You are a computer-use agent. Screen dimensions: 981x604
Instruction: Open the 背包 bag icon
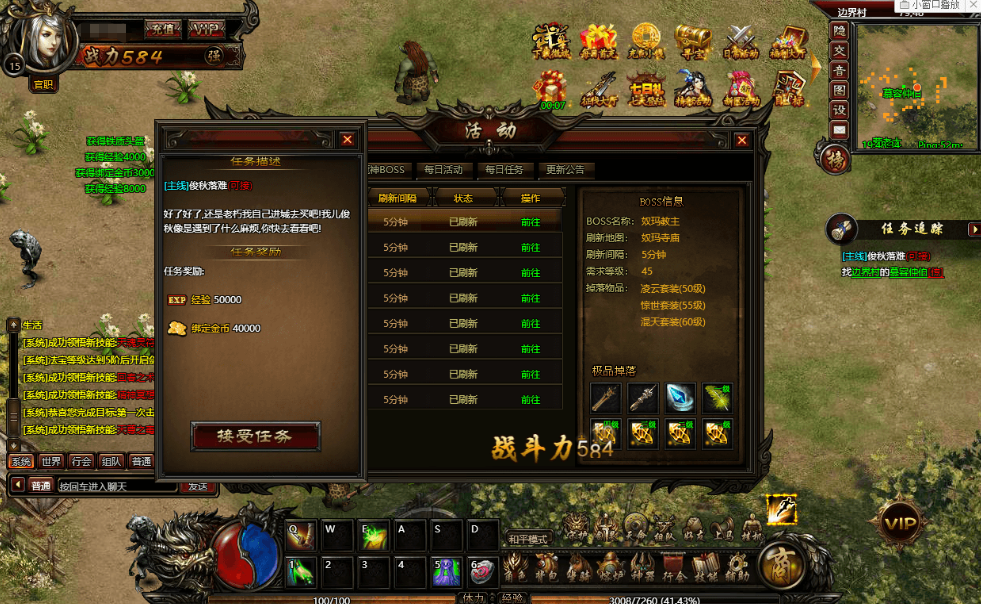547,567
